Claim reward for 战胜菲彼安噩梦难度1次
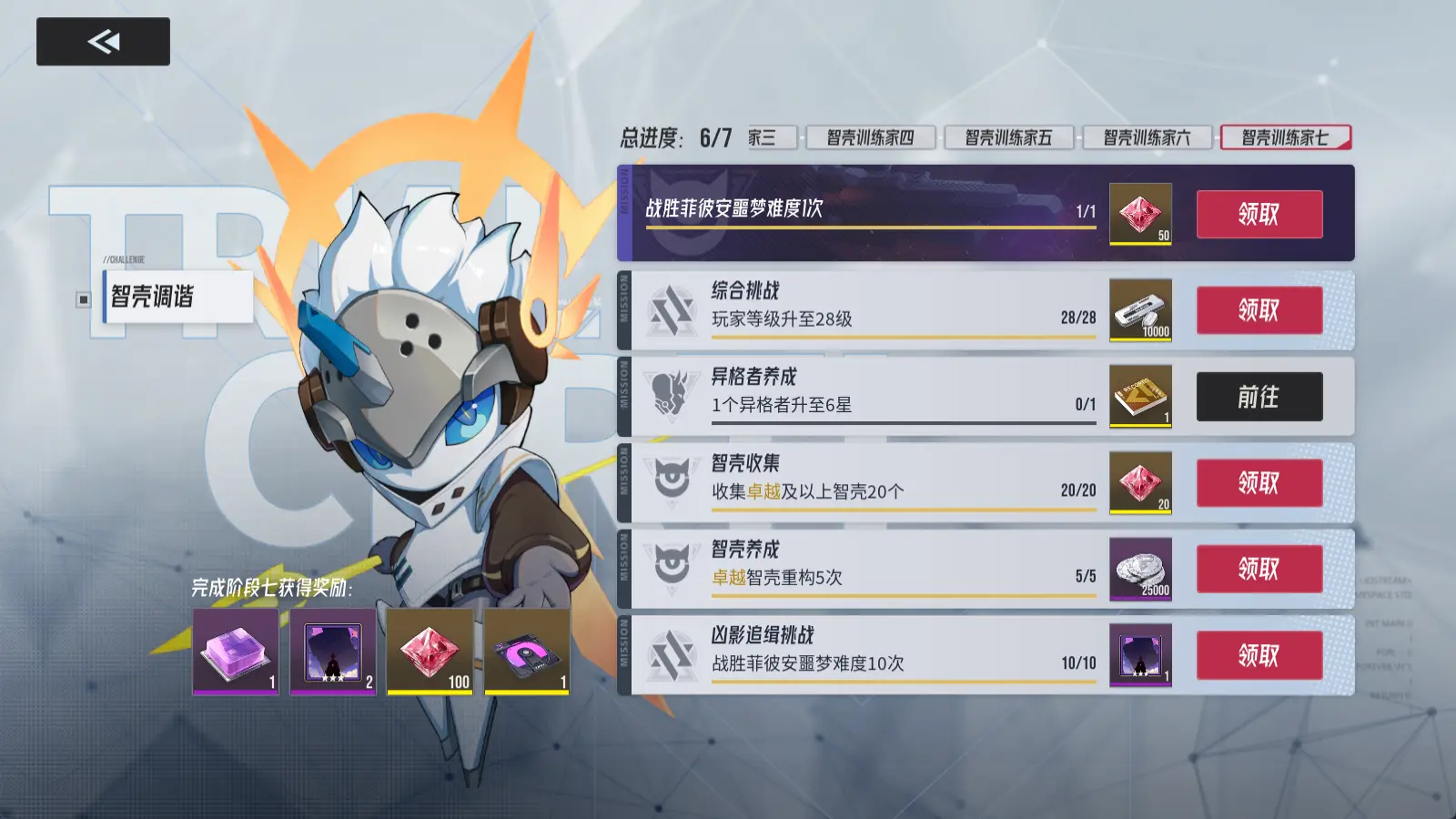The height and width of the screenshot is (819, 1456). 1259,215
